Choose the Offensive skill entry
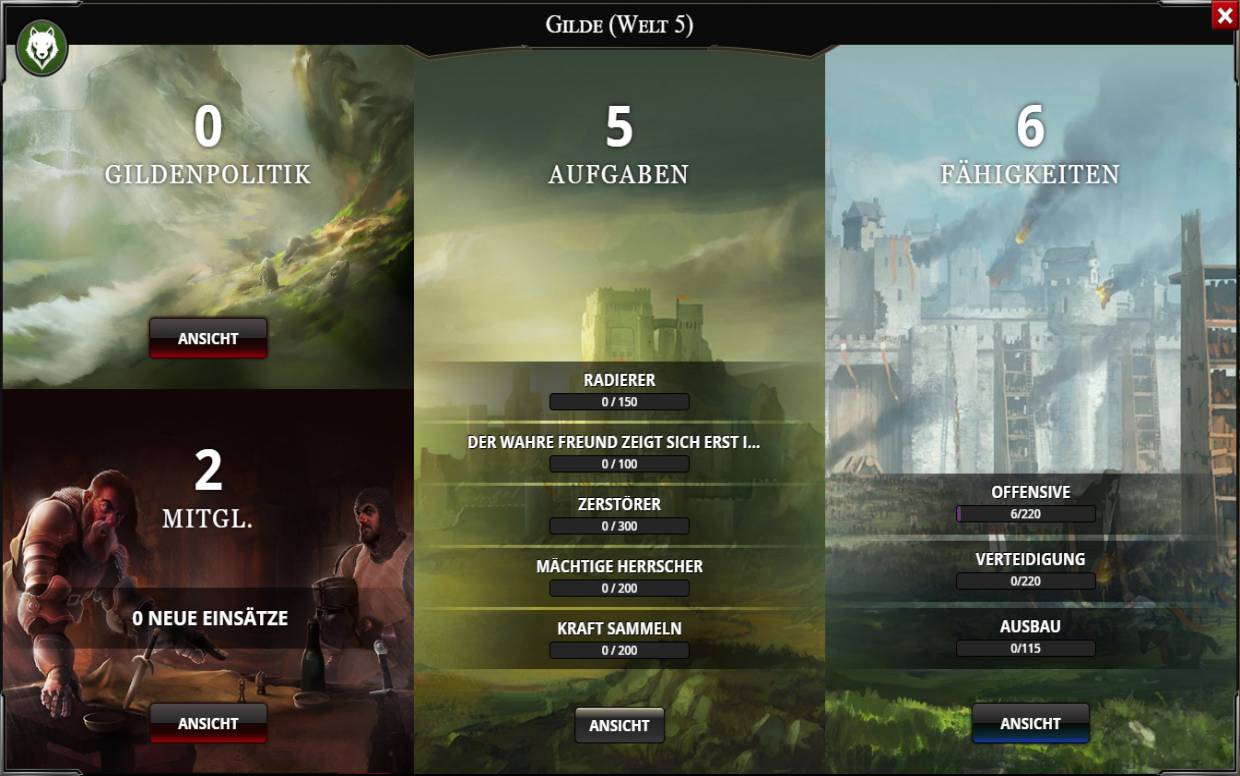Image resolution: width=1240 pixels, height=776 pixels. 1030,503
